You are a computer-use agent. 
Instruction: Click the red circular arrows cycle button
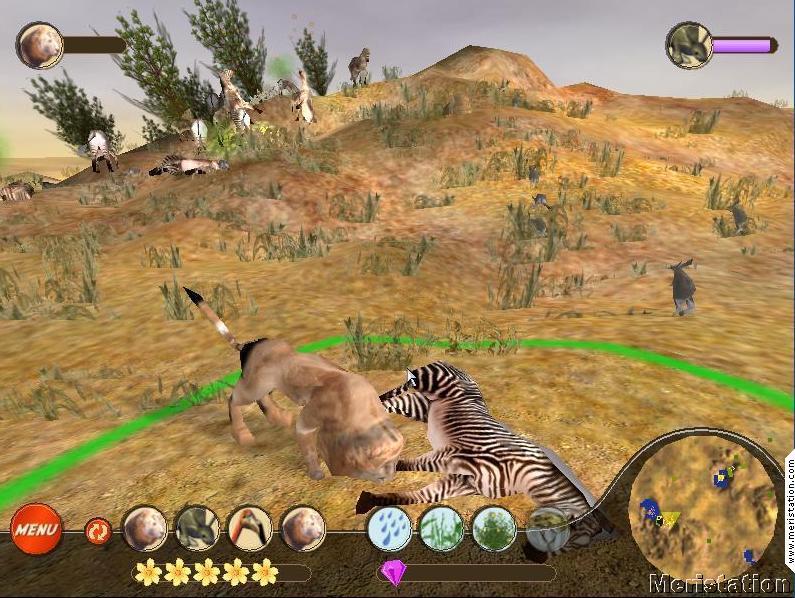point(98,529)
